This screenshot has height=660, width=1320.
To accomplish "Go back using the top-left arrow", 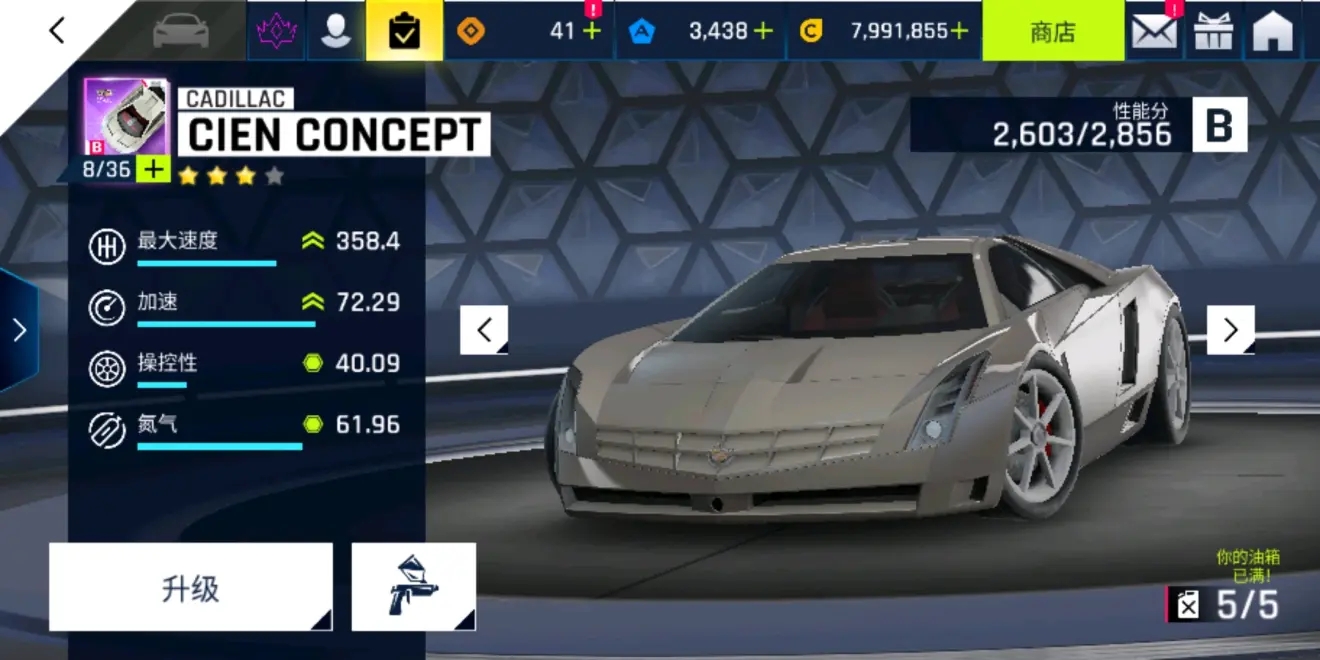I will [x=57, y=31].
